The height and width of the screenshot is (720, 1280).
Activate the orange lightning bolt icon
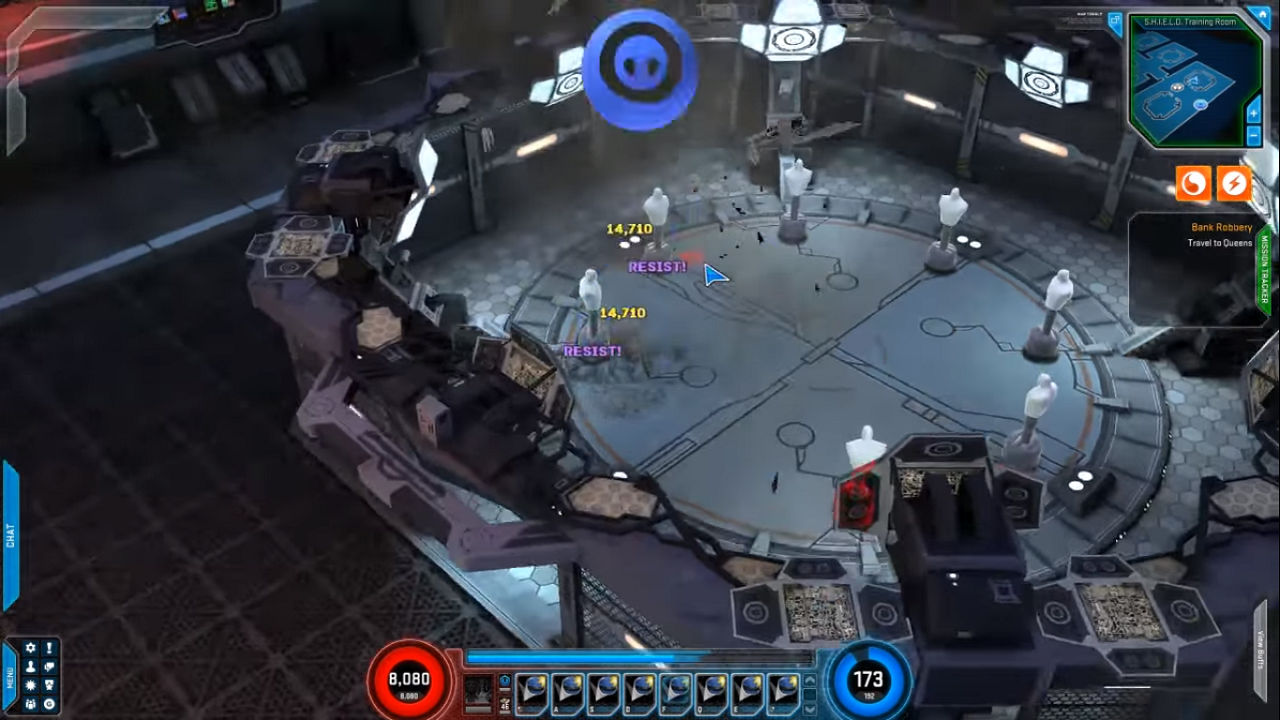[x=1235, y=183]
